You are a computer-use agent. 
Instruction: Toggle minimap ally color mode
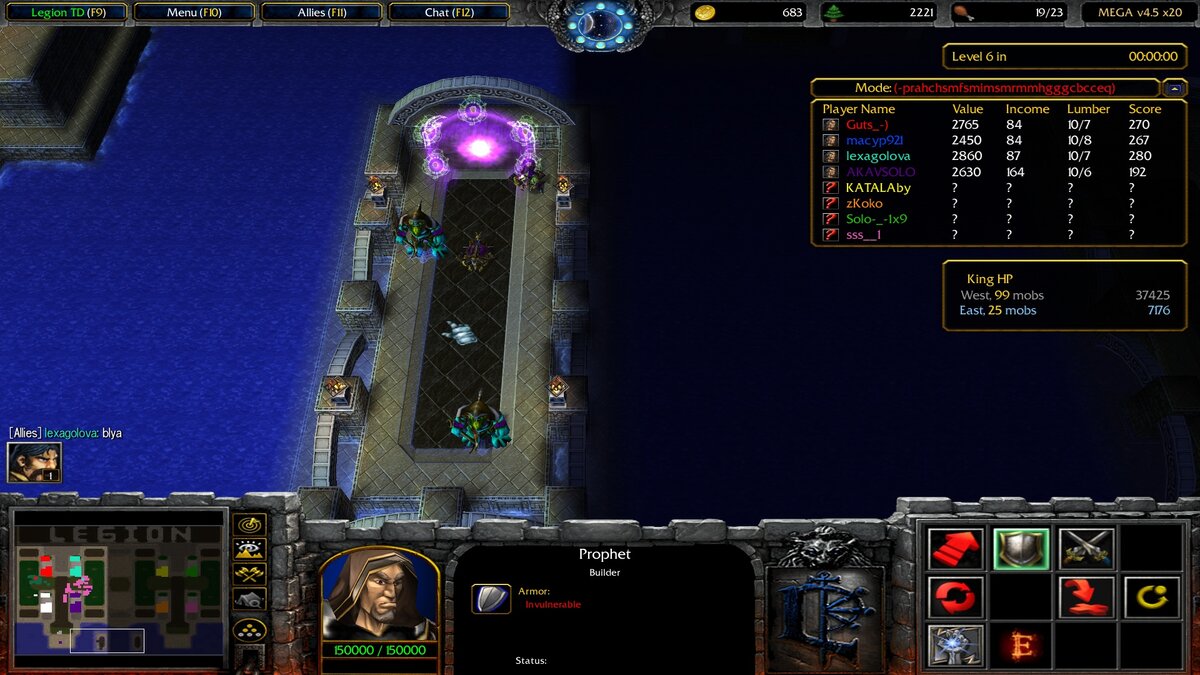click(249, 574)
